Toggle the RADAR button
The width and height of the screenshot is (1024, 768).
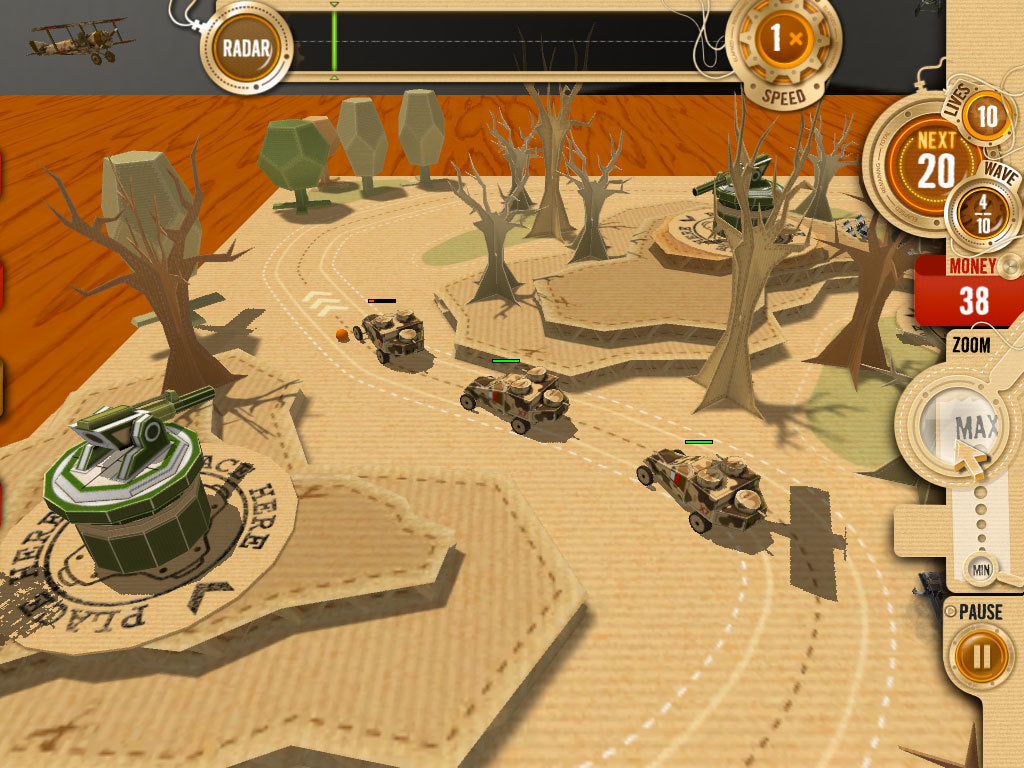(x=245, y=47)
